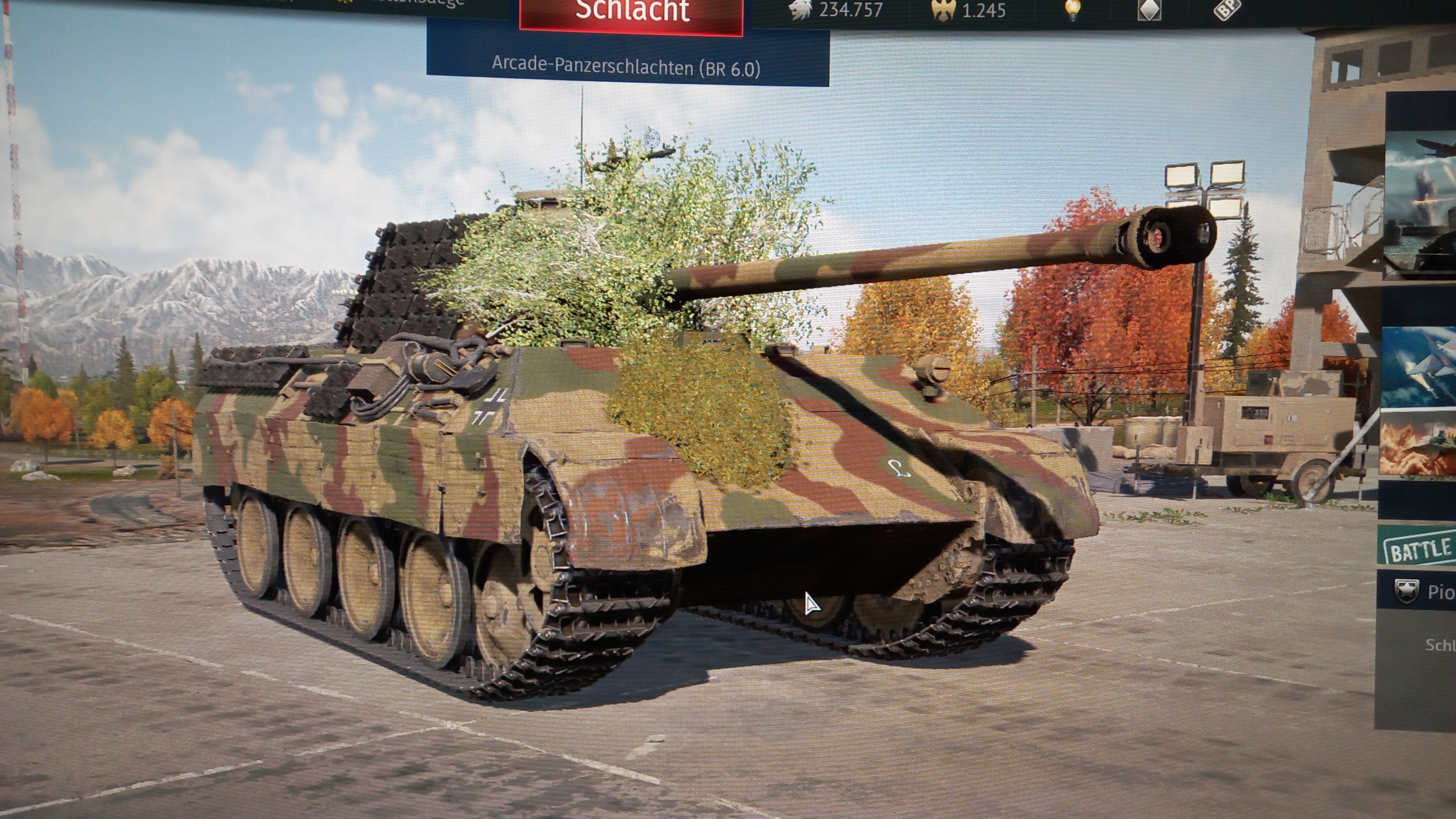Open the Arcade-Panzerschlachten game mode selector

point(626,68)
